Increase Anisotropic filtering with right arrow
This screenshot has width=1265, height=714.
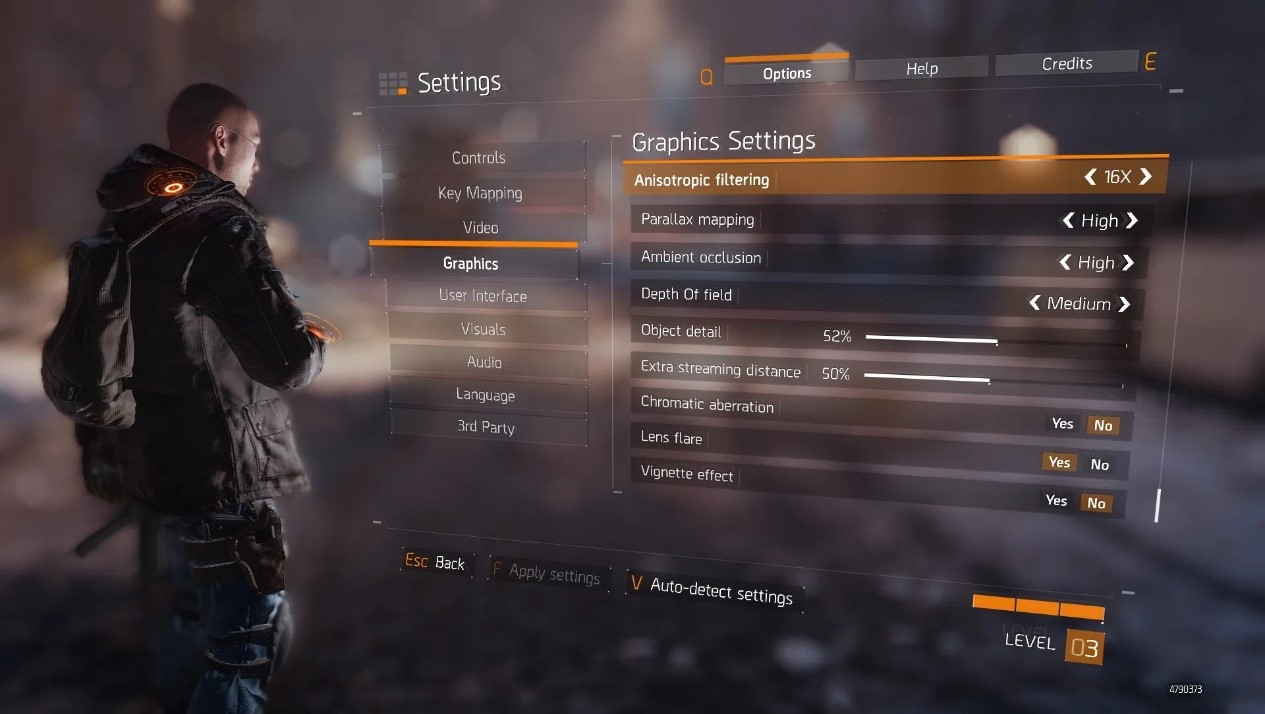click(x=1146, y=177)
